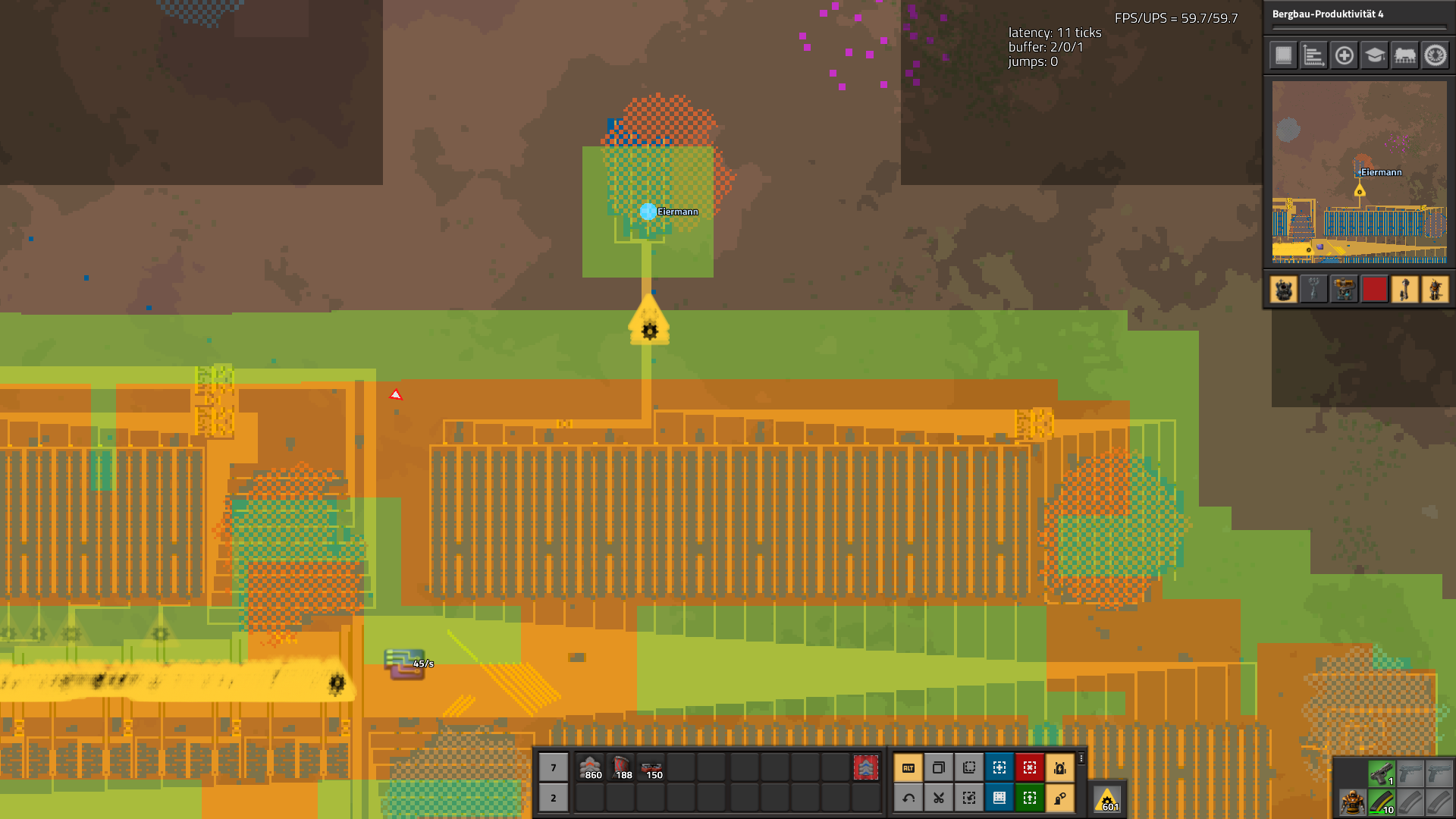
Task: Select the copy selection tool
Action: pyautogui.click(x=939, y=767)
